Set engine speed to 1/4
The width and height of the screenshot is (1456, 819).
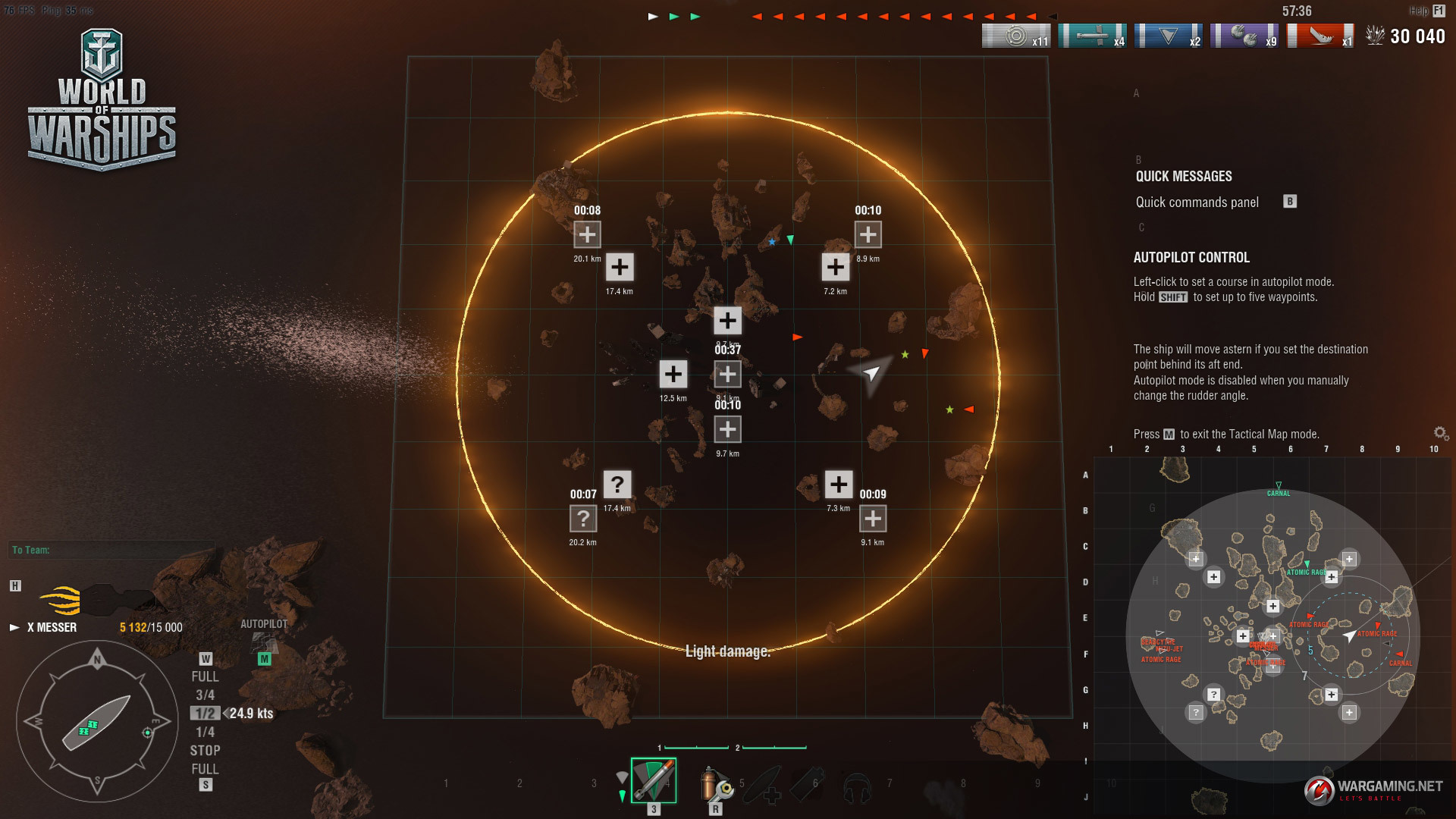point(205,732)
